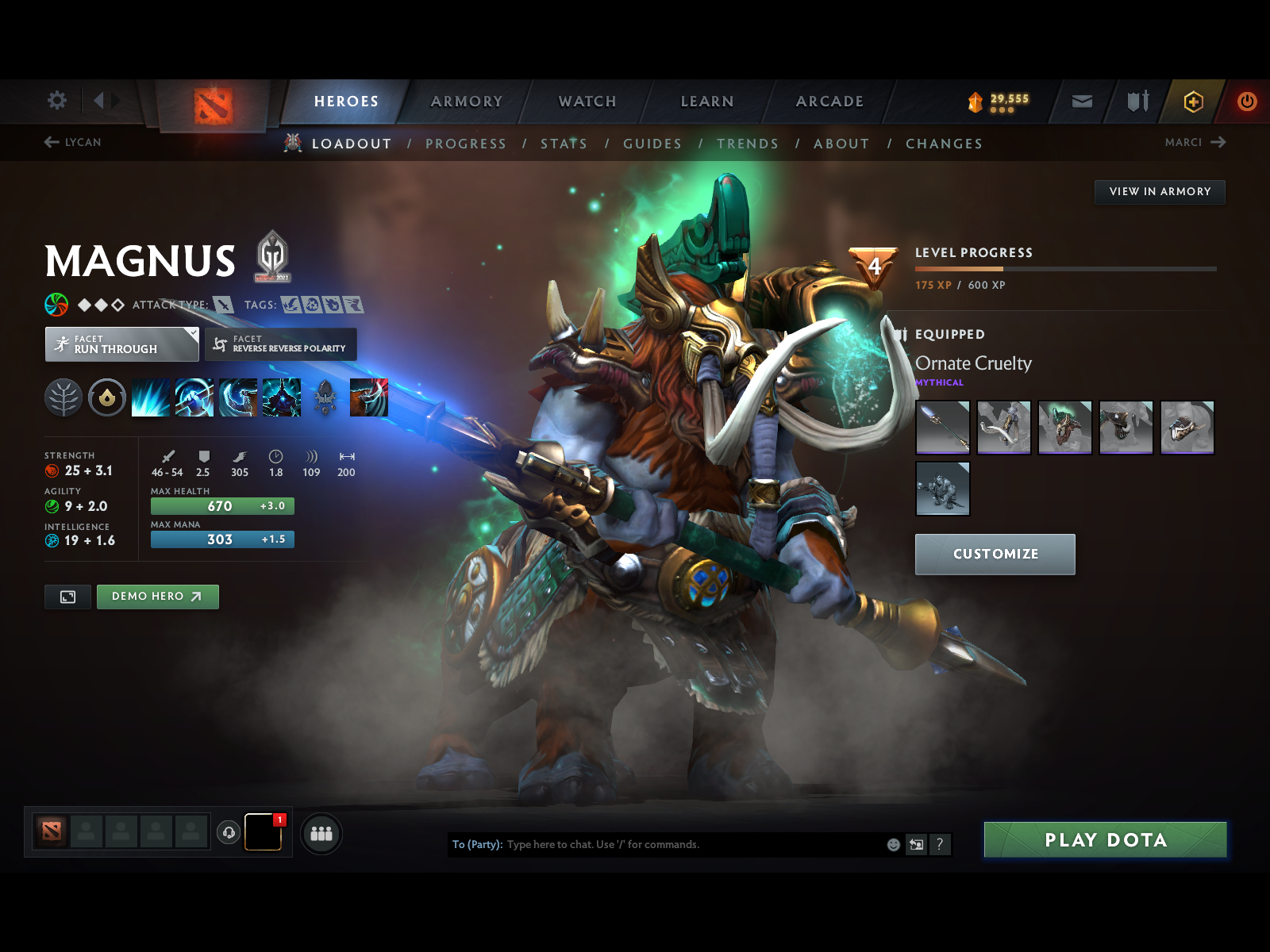Switch facet to Reverse Reverse Polarity
Screen dimensions: 1270x952
(x=280, y=344)
